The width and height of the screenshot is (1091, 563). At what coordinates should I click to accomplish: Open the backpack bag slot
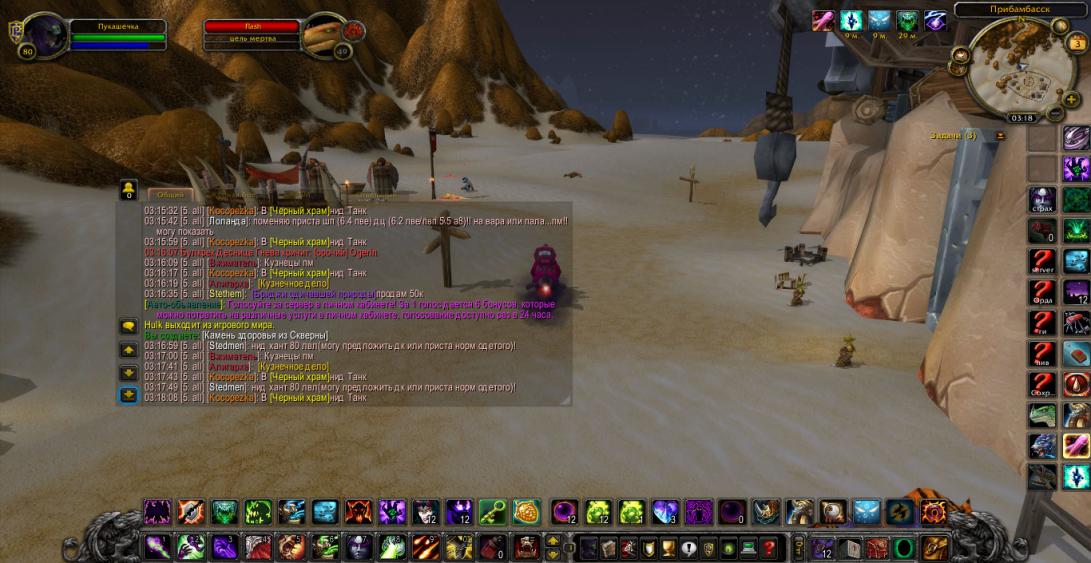933,547
